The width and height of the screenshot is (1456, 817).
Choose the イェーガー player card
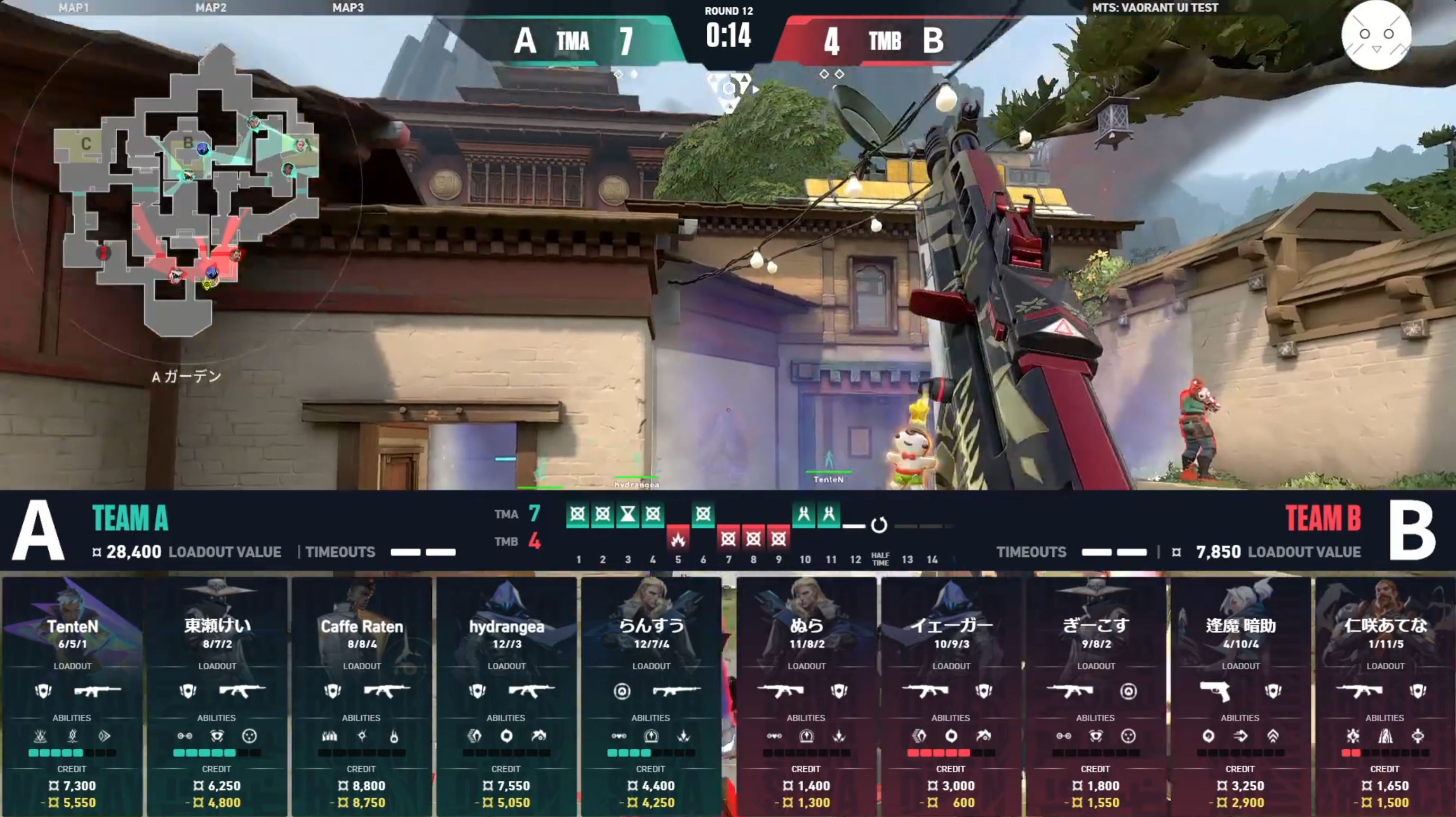point(951,696)
